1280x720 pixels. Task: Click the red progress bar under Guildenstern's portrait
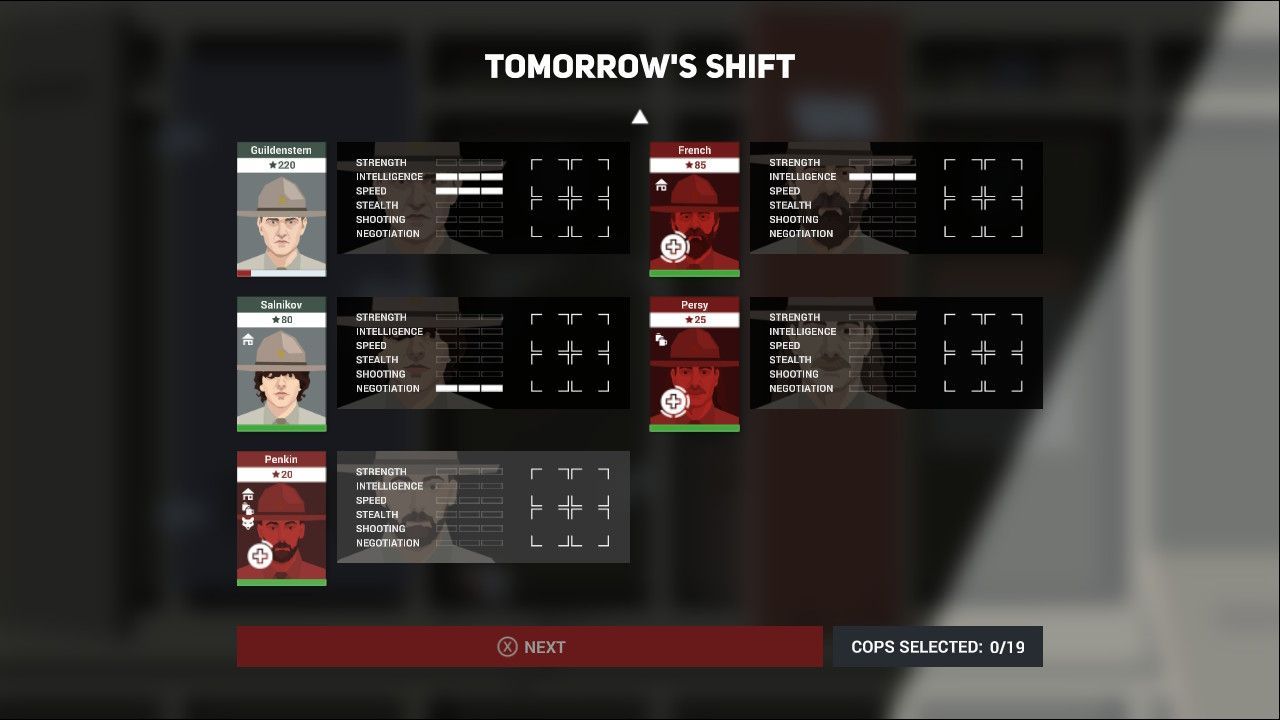point(245,272)
